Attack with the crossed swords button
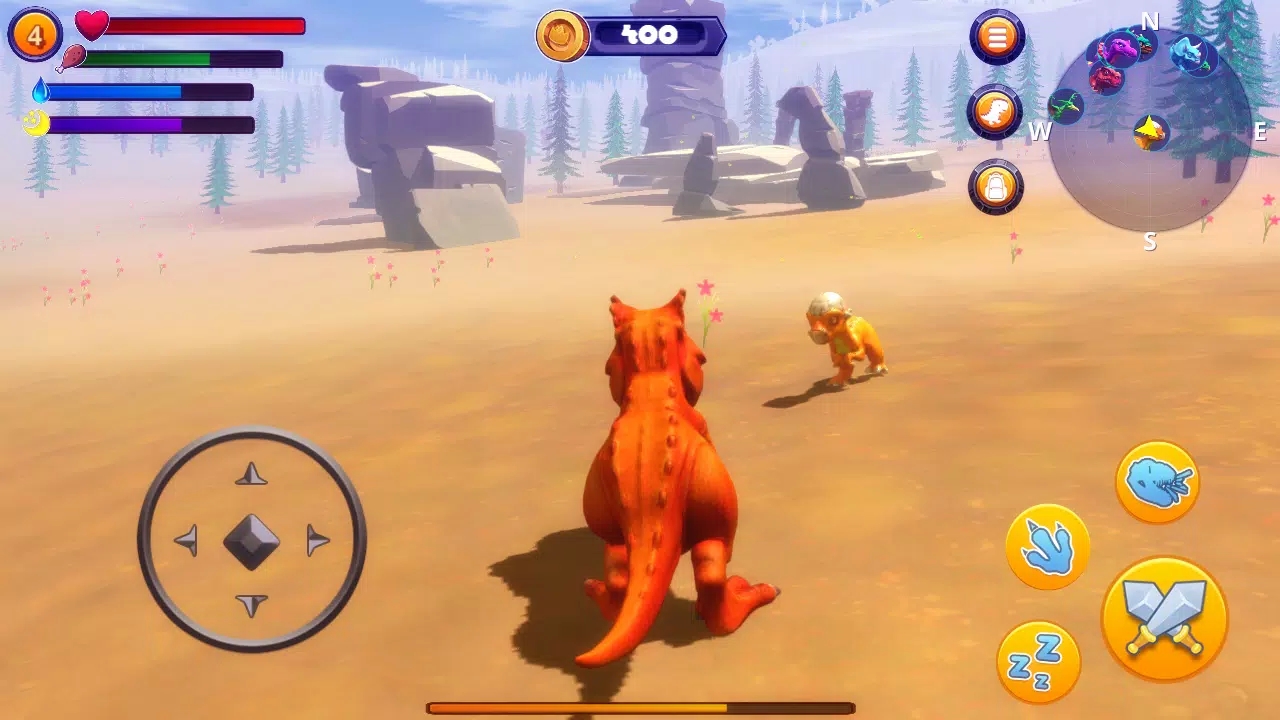Image resolution: width=1280 pixels, height=720 pixels. pyautogui.click(x=1164, y=620)
